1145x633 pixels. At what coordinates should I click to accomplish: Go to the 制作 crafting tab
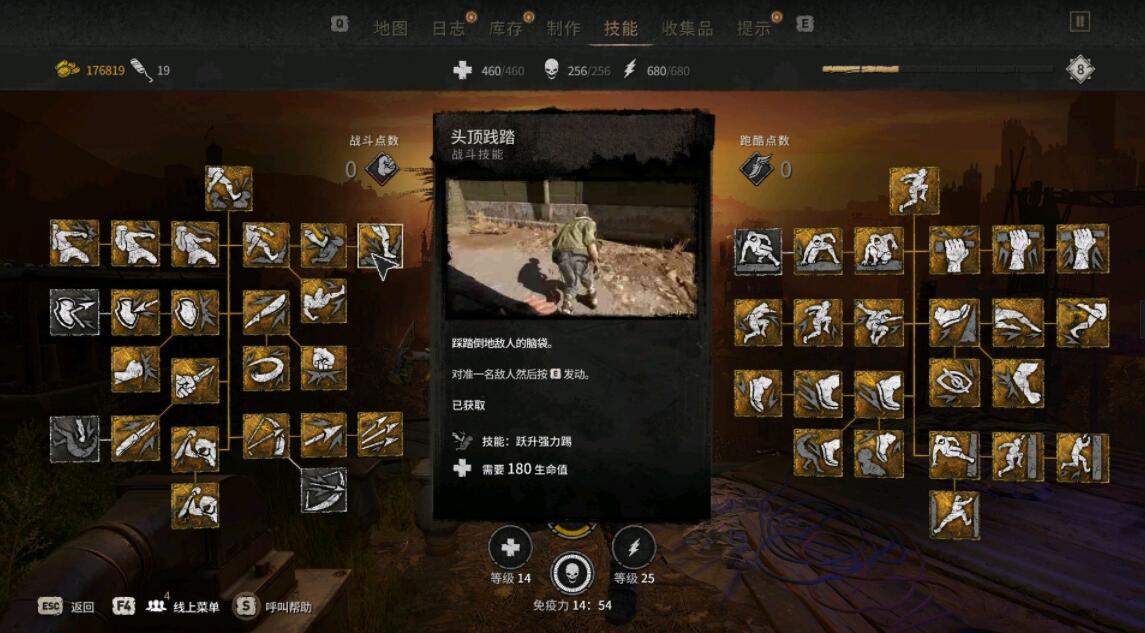point(563,28)
